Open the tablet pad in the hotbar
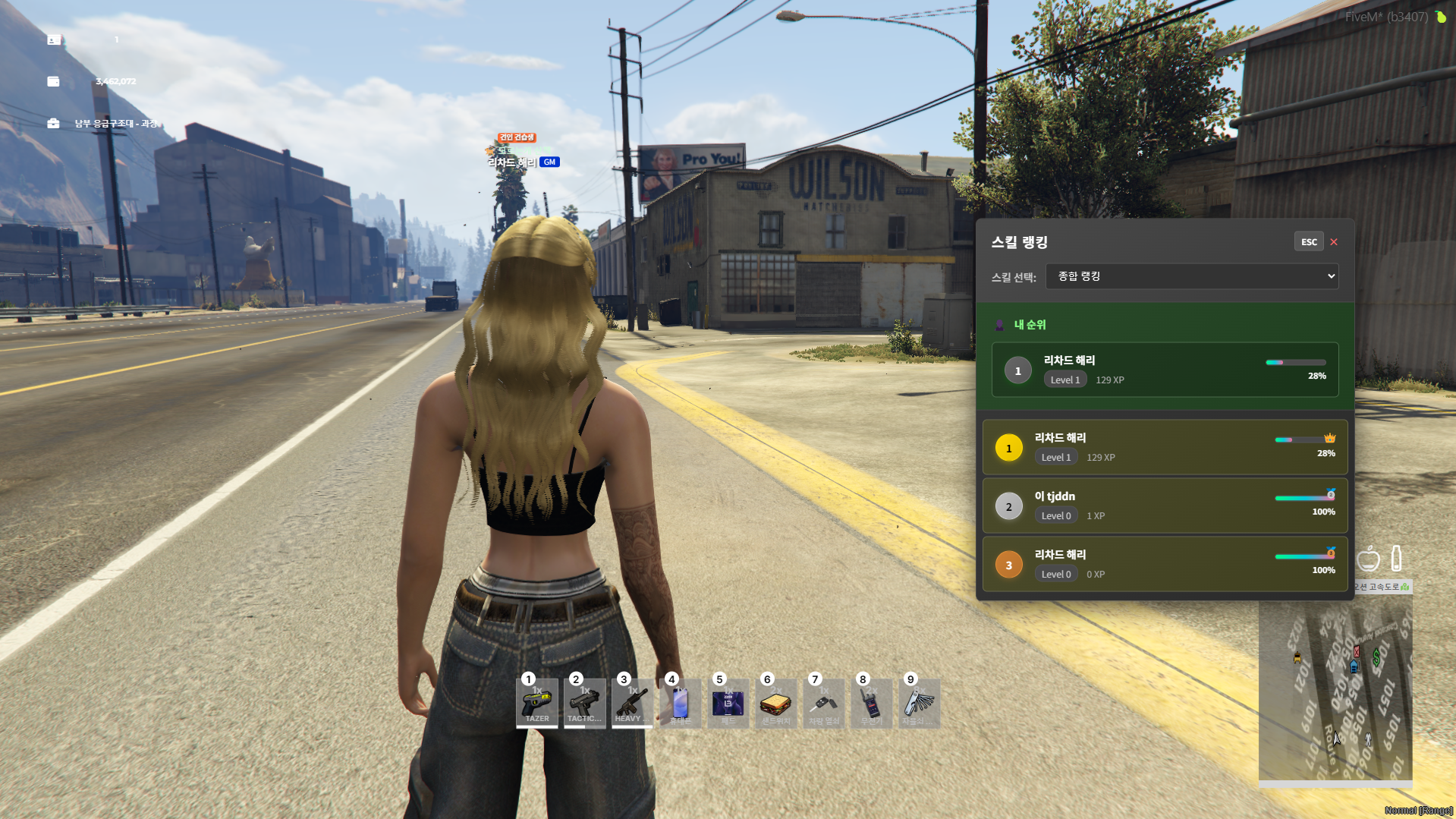 (728, 704)
